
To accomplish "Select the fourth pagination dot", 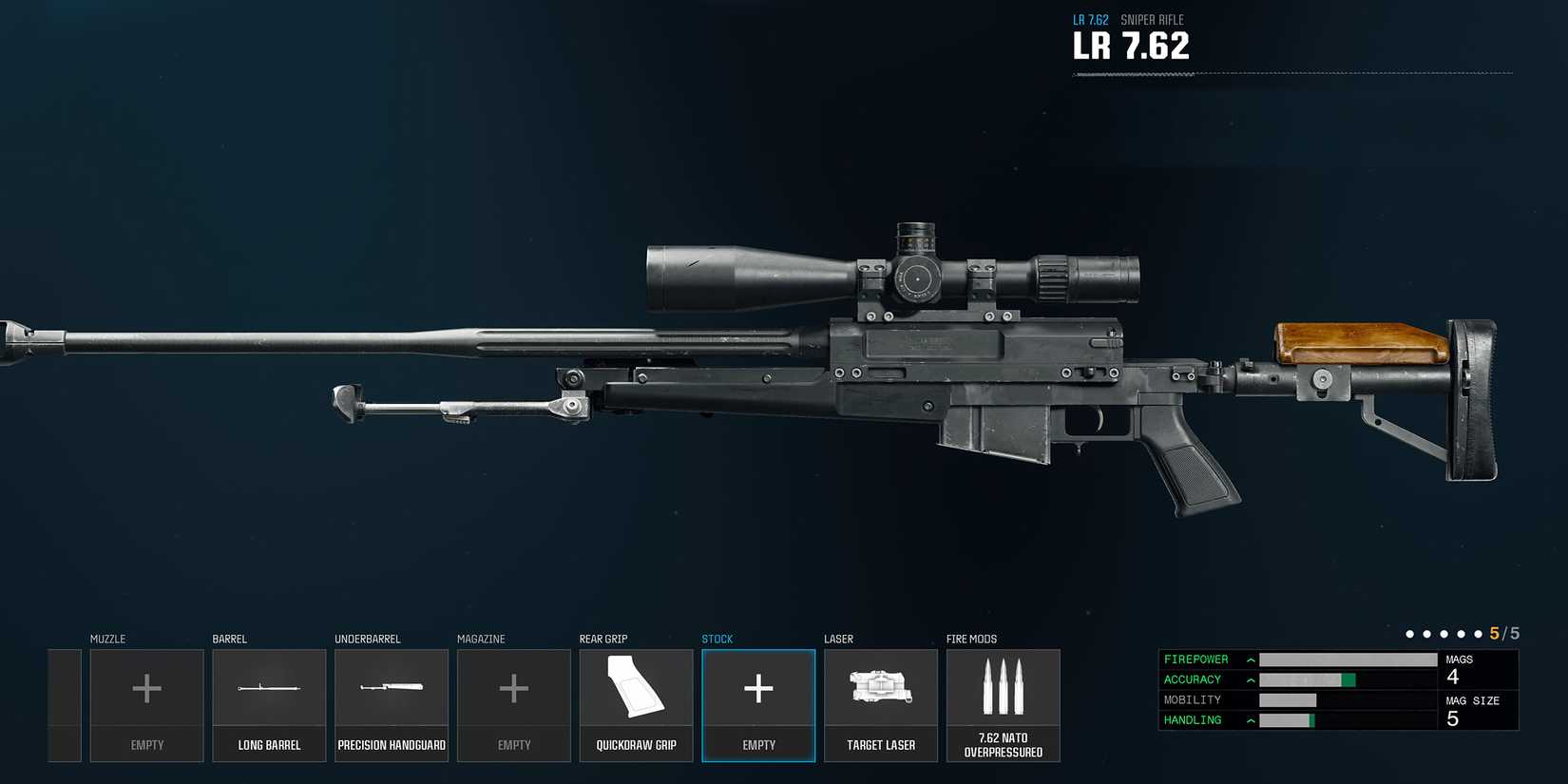I will click(x=1462, y=632).
